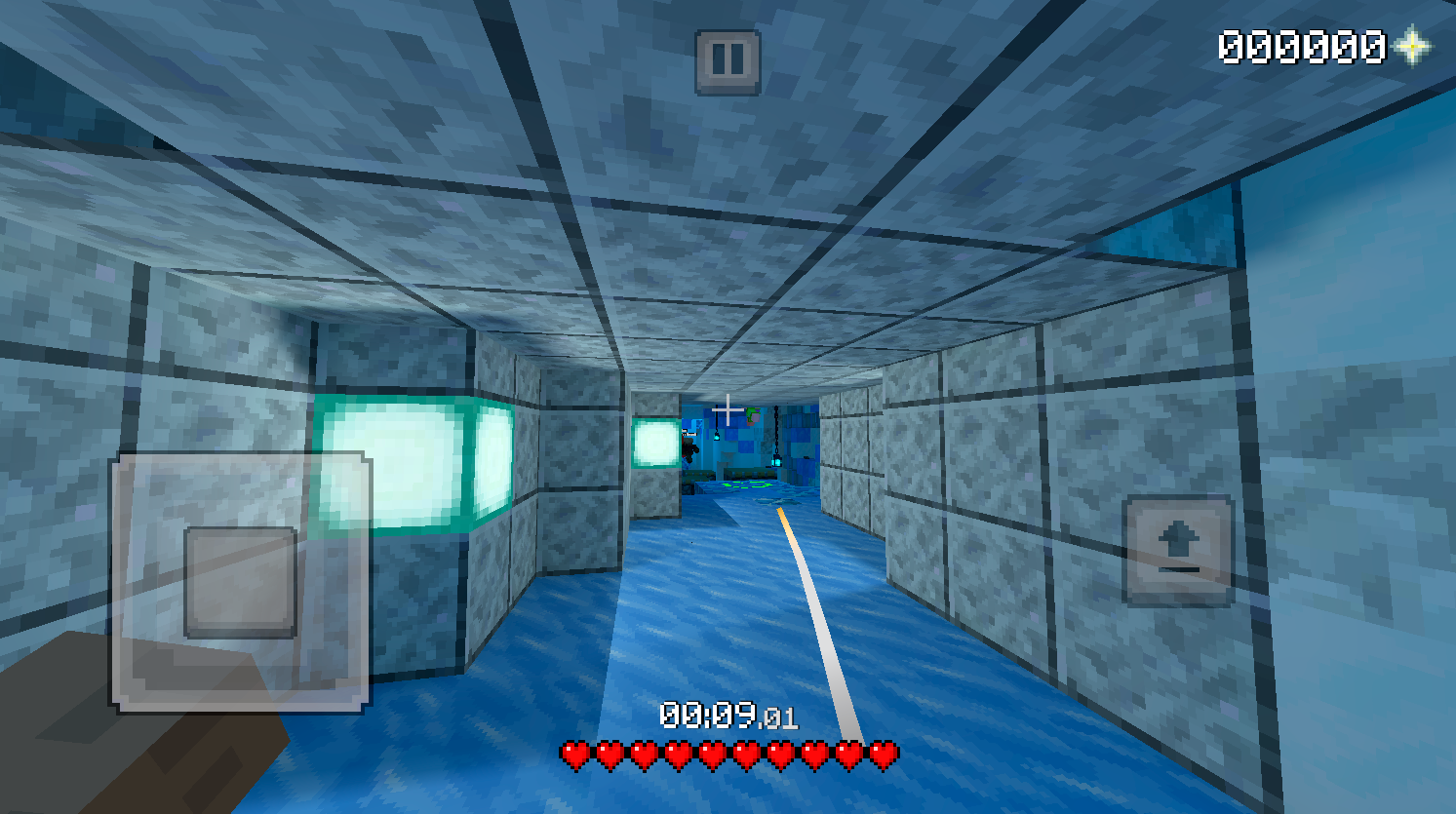1456x814 pixels.
Task: Tap the glowing lantern hanging in the corridor
Action: pyautogui.click(x=776, y=462)
